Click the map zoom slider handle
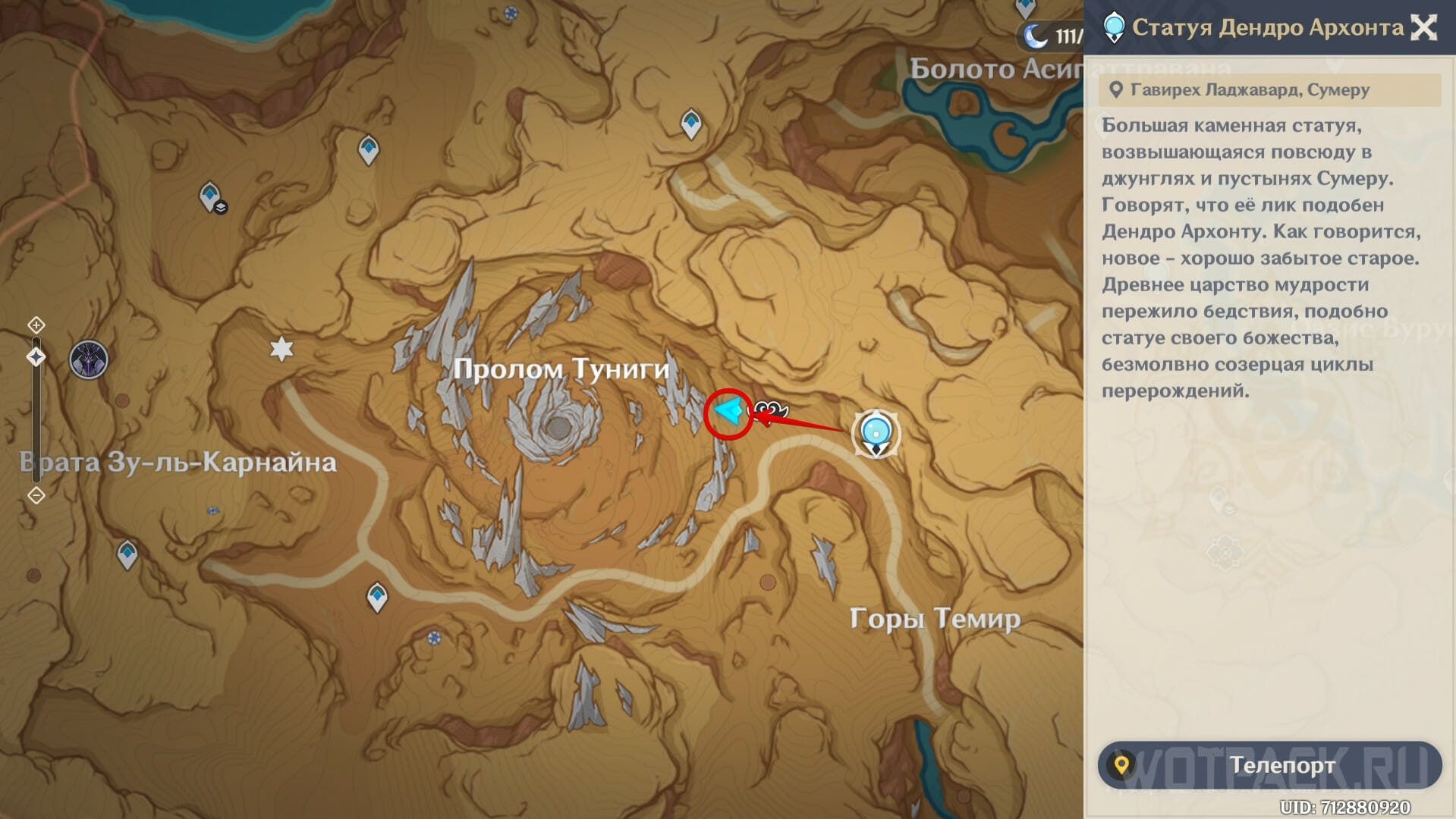This screenshot has width=1456, height=819. (36, 357)
